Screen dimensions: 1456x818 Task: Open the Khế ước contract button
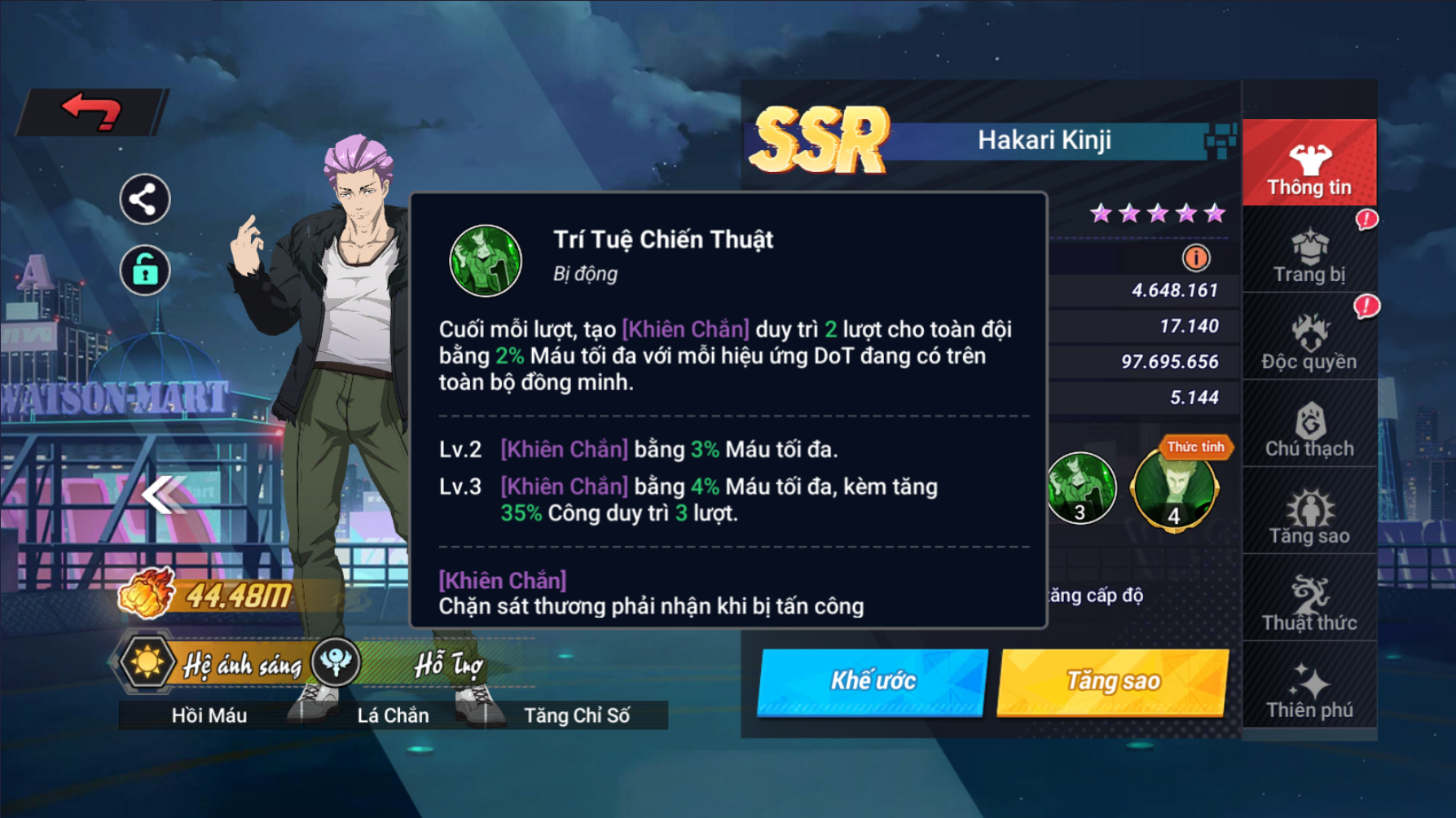click(873, 681)
